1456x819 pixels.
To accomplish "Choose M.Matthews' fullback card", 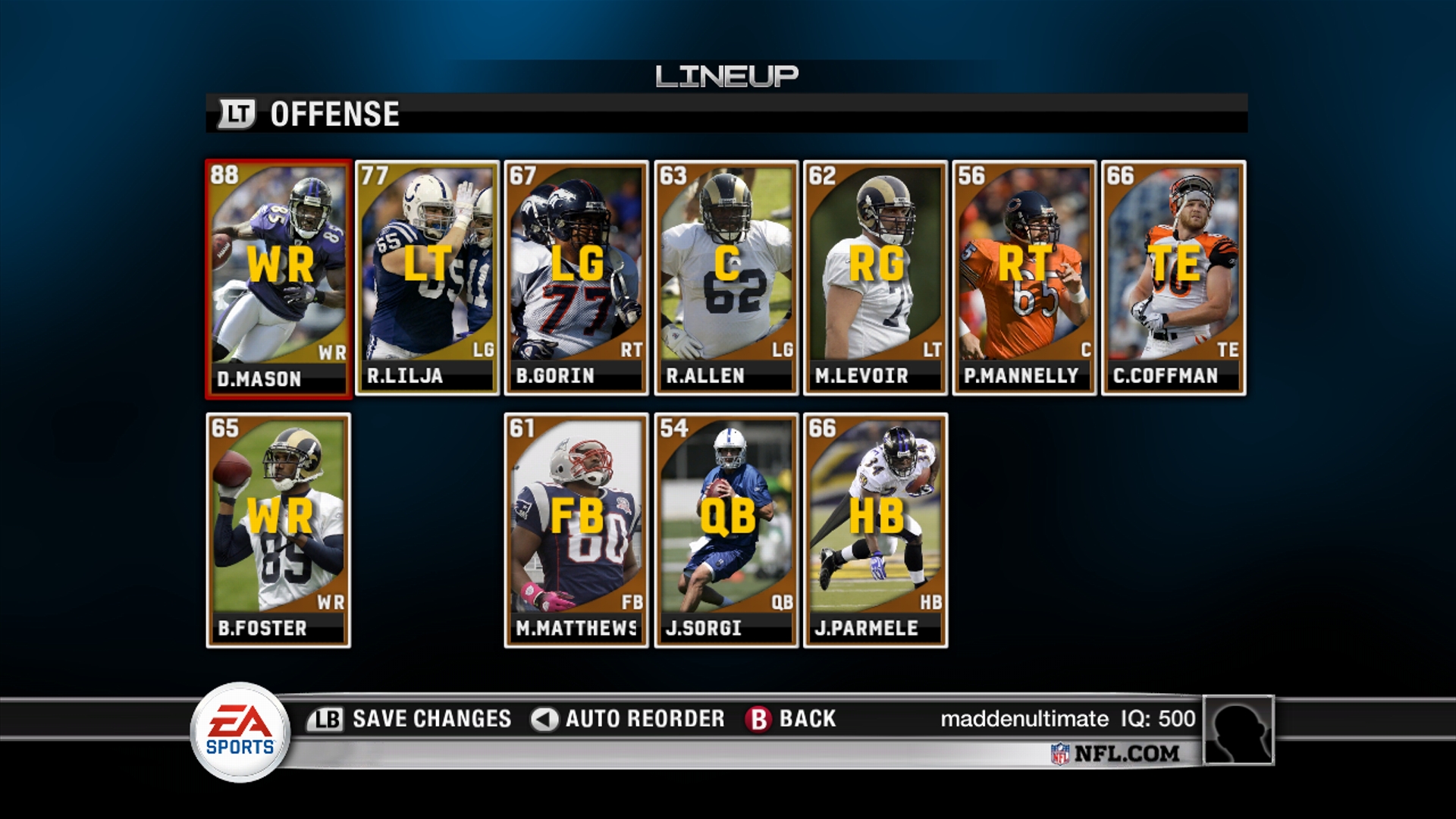I will [576, 530].
